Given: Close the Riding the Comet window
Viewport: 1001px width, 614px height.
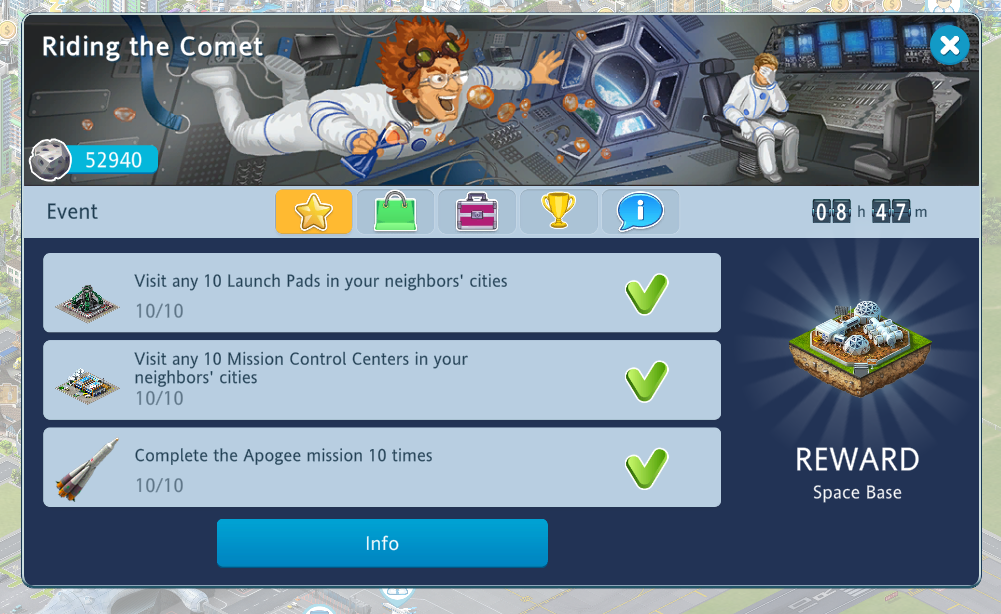Looking at the screenshot, I should 949,45.
